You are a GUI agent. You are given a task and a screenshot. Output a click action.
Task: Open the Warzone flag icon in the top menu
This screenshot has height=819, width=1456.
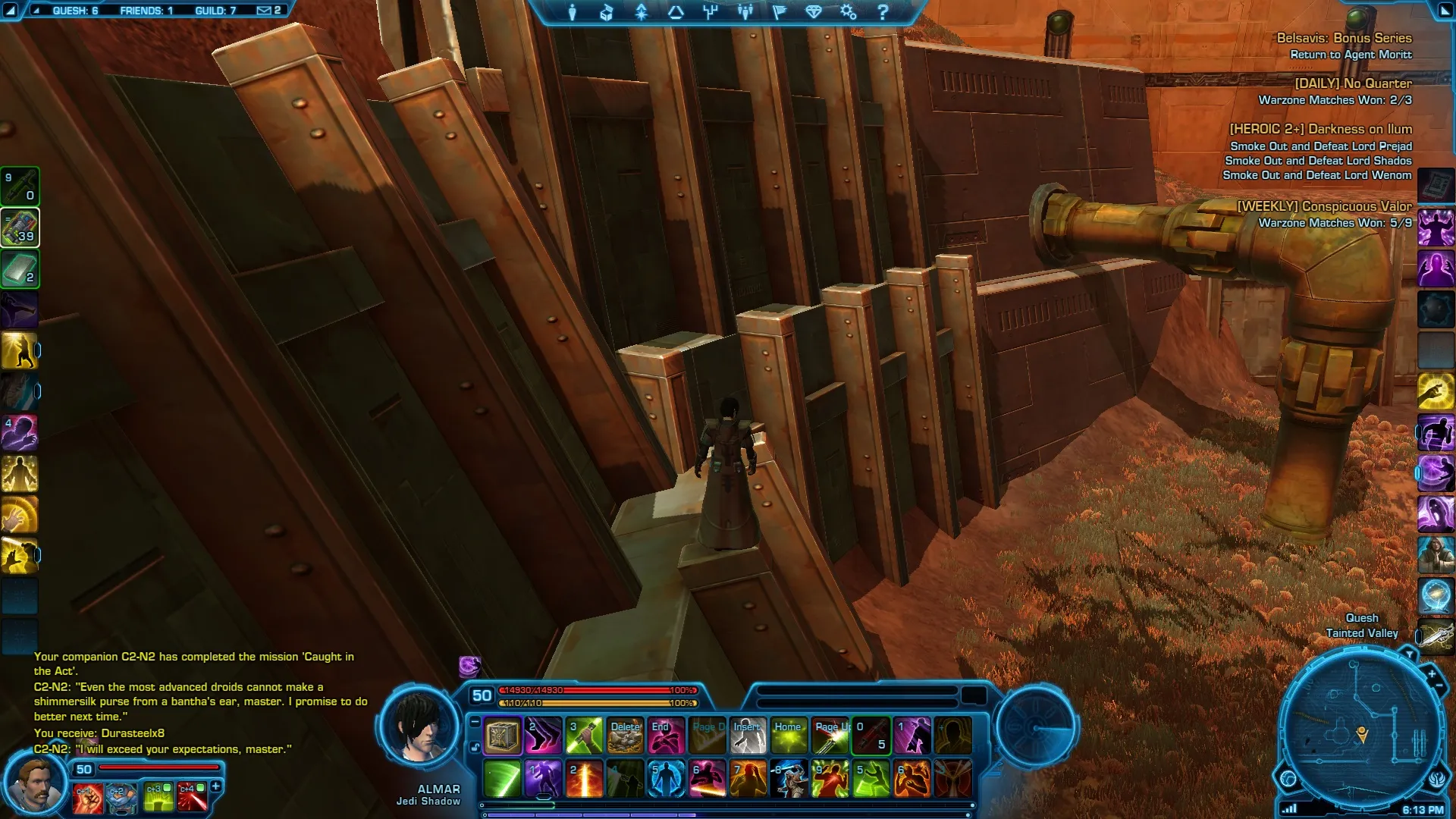pos(779,12)
